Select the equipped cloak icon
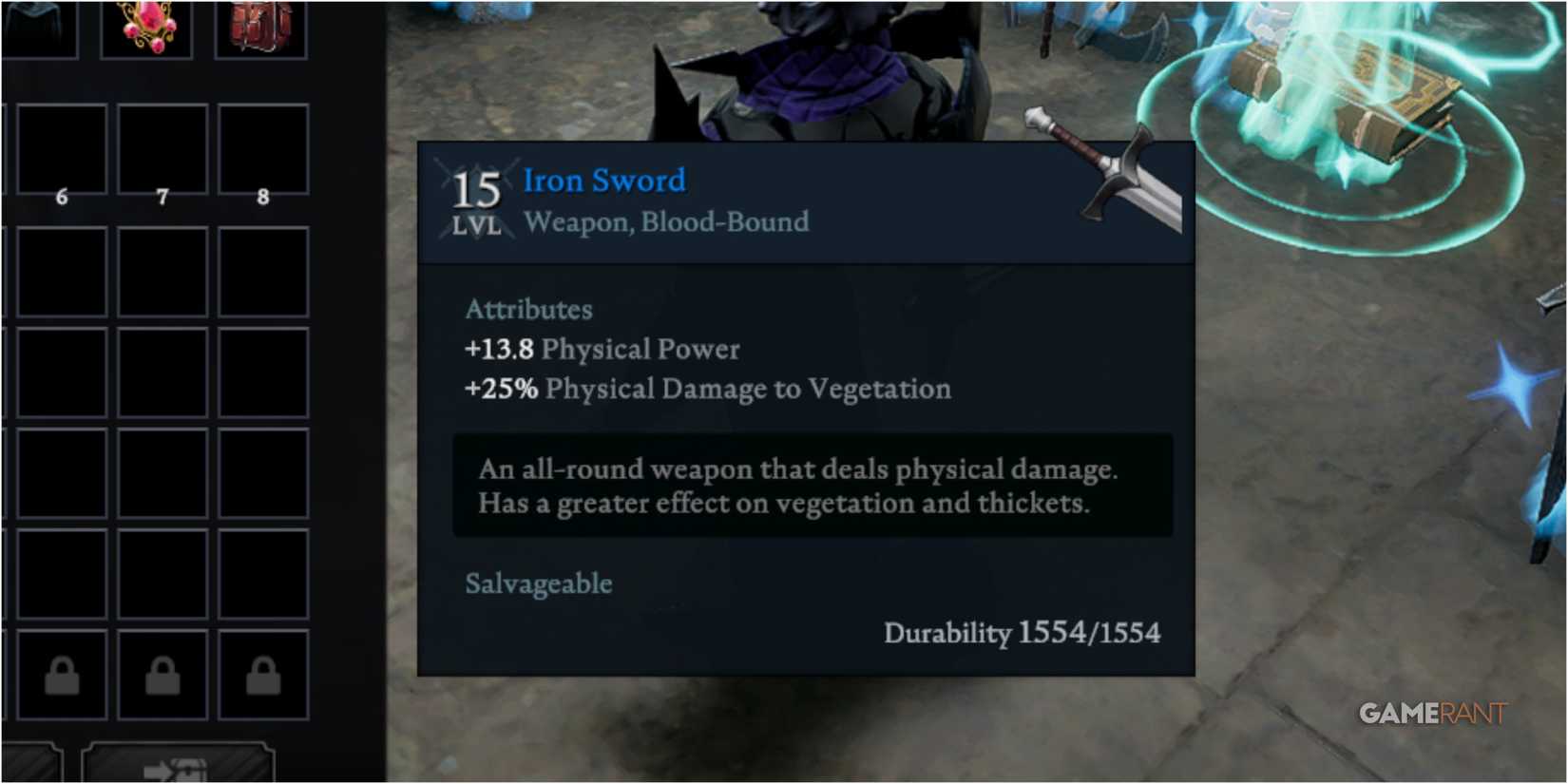 (38, 24)
